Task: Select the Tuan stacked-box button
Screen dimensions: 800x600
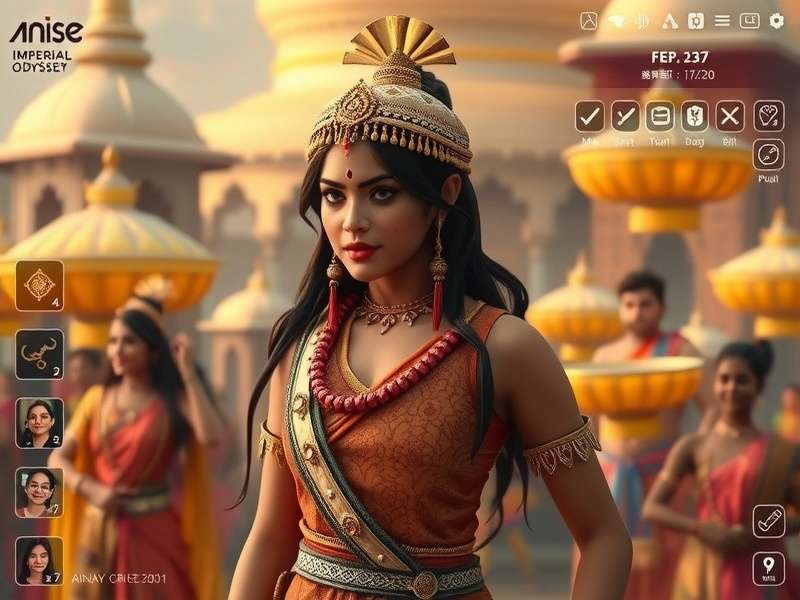Action: click(x=660, y=117)
